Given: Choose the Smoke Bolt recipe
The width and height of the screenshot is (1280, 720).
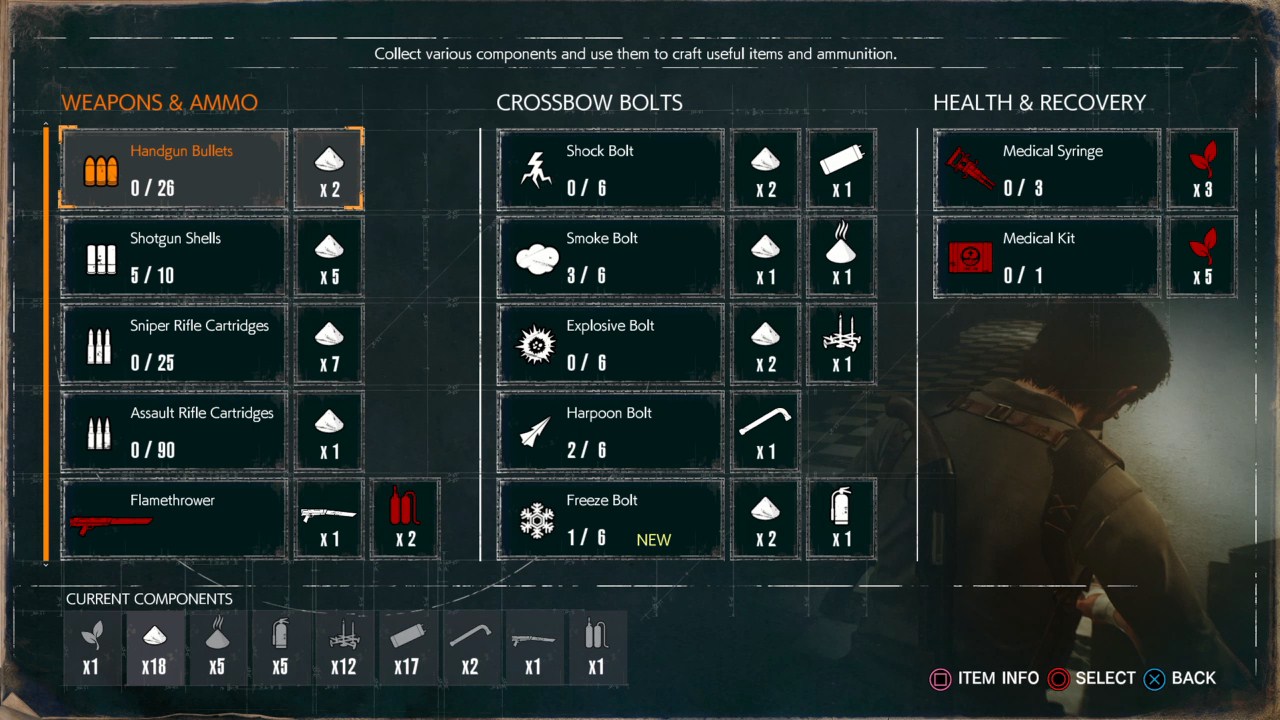Looking at the screenshot, I should point(610,257).
